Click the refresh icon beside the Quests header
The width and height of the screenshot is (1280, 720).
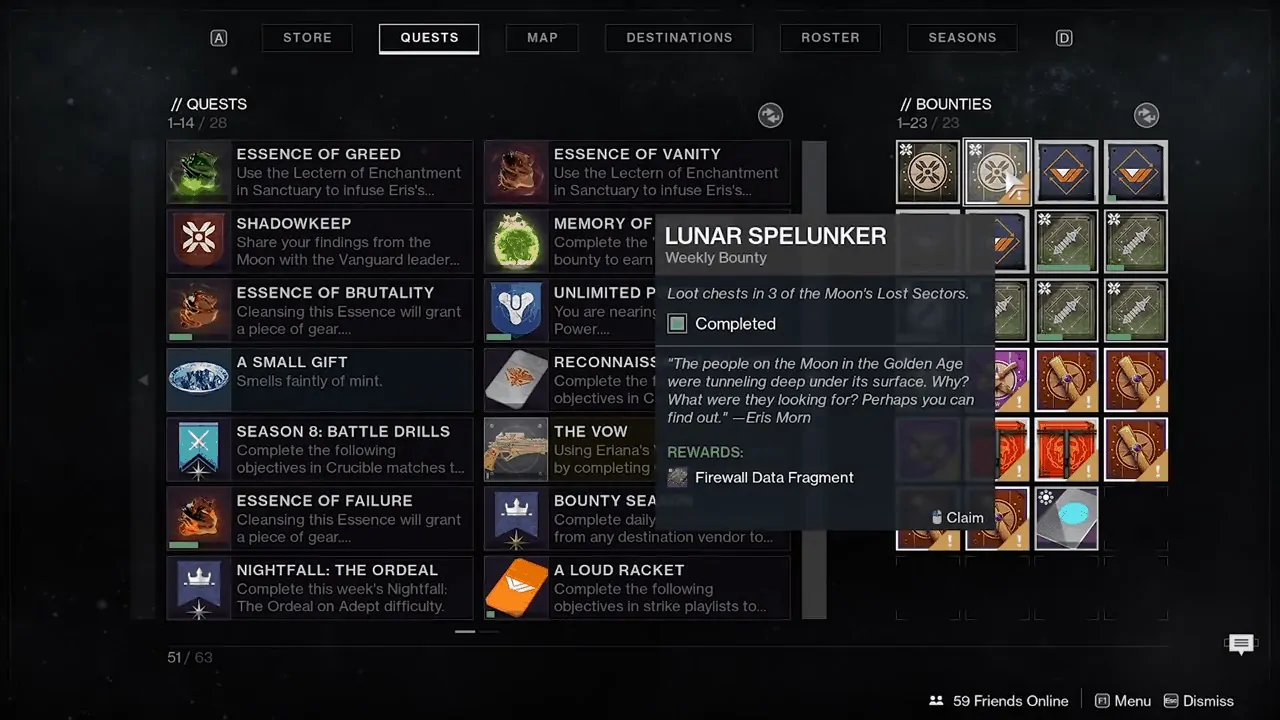click(x=770, y=115)
